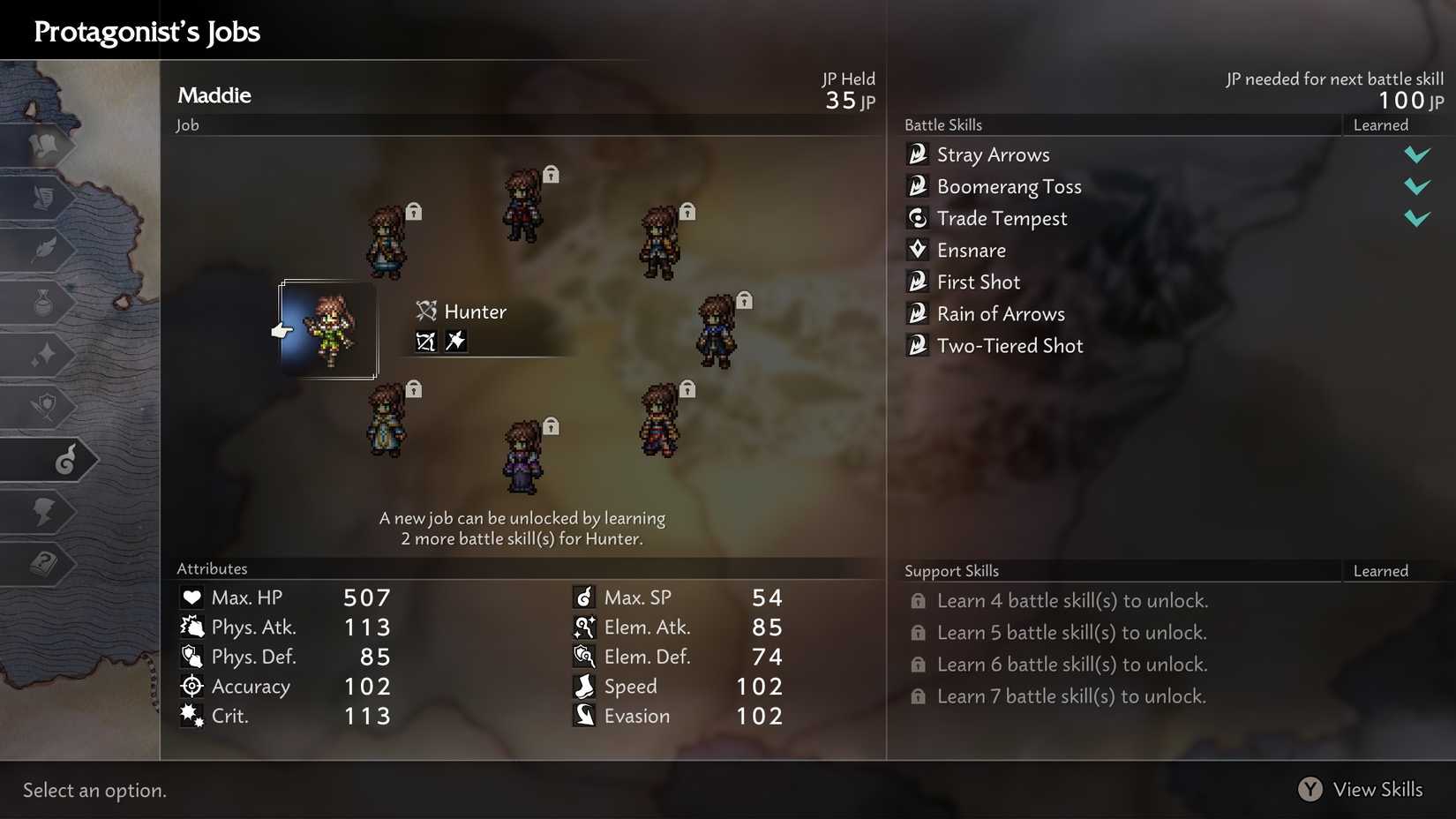Select the Hunter job sprite in the center
This screenshot has width=1456, height=819.
point(328,331)
